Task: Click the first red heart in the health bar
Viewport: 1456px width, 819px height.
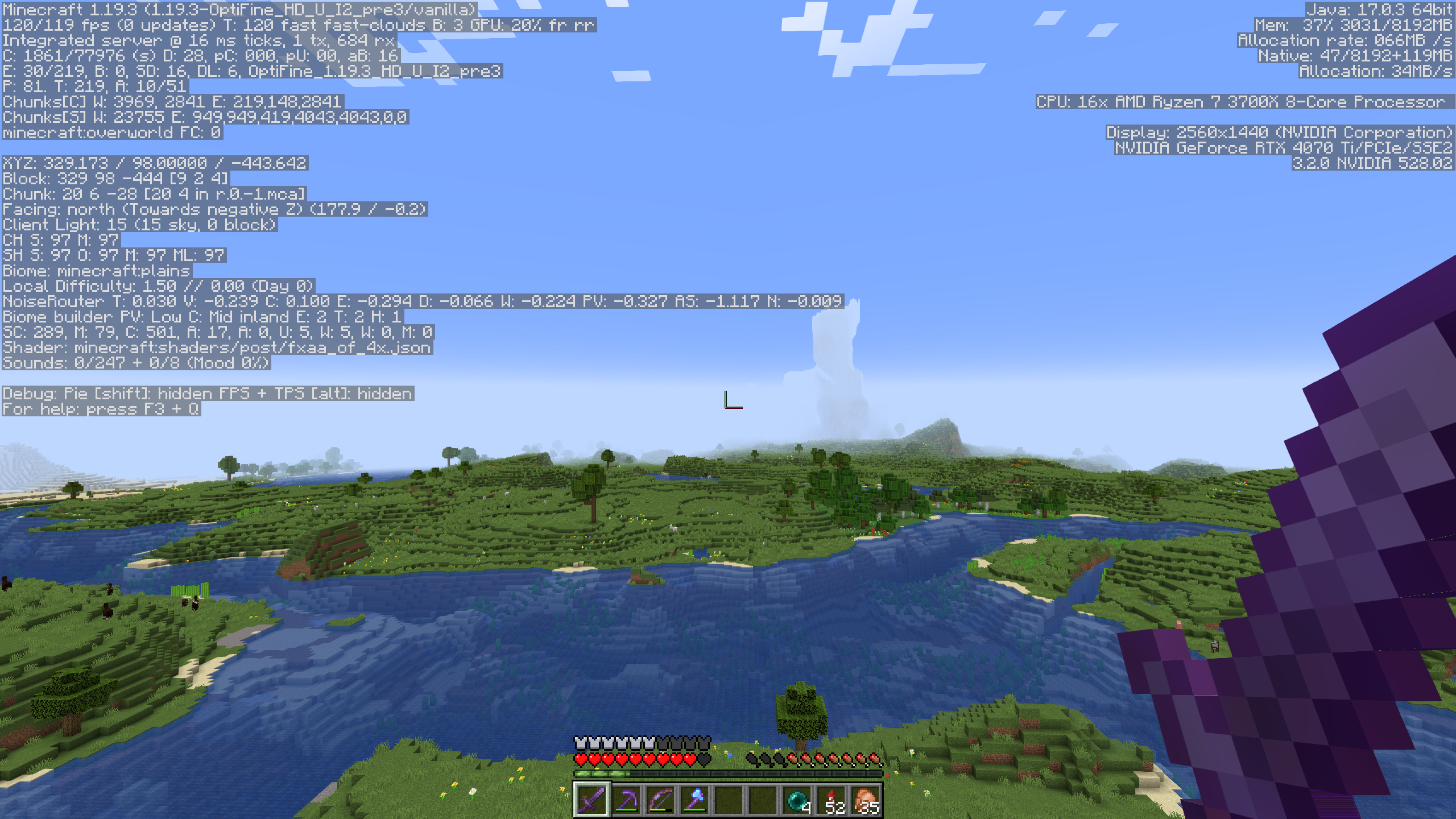Action: point(580,759)
